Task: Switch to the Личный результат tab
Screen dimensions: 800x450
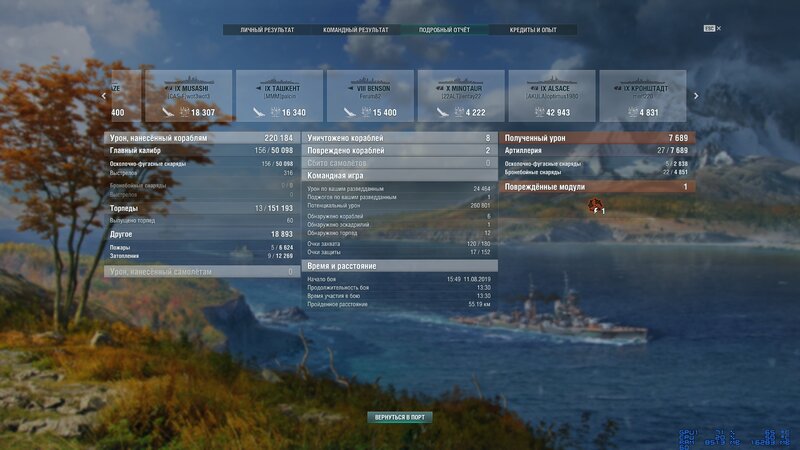Action: pyautogui.click(x=267, y=30)
